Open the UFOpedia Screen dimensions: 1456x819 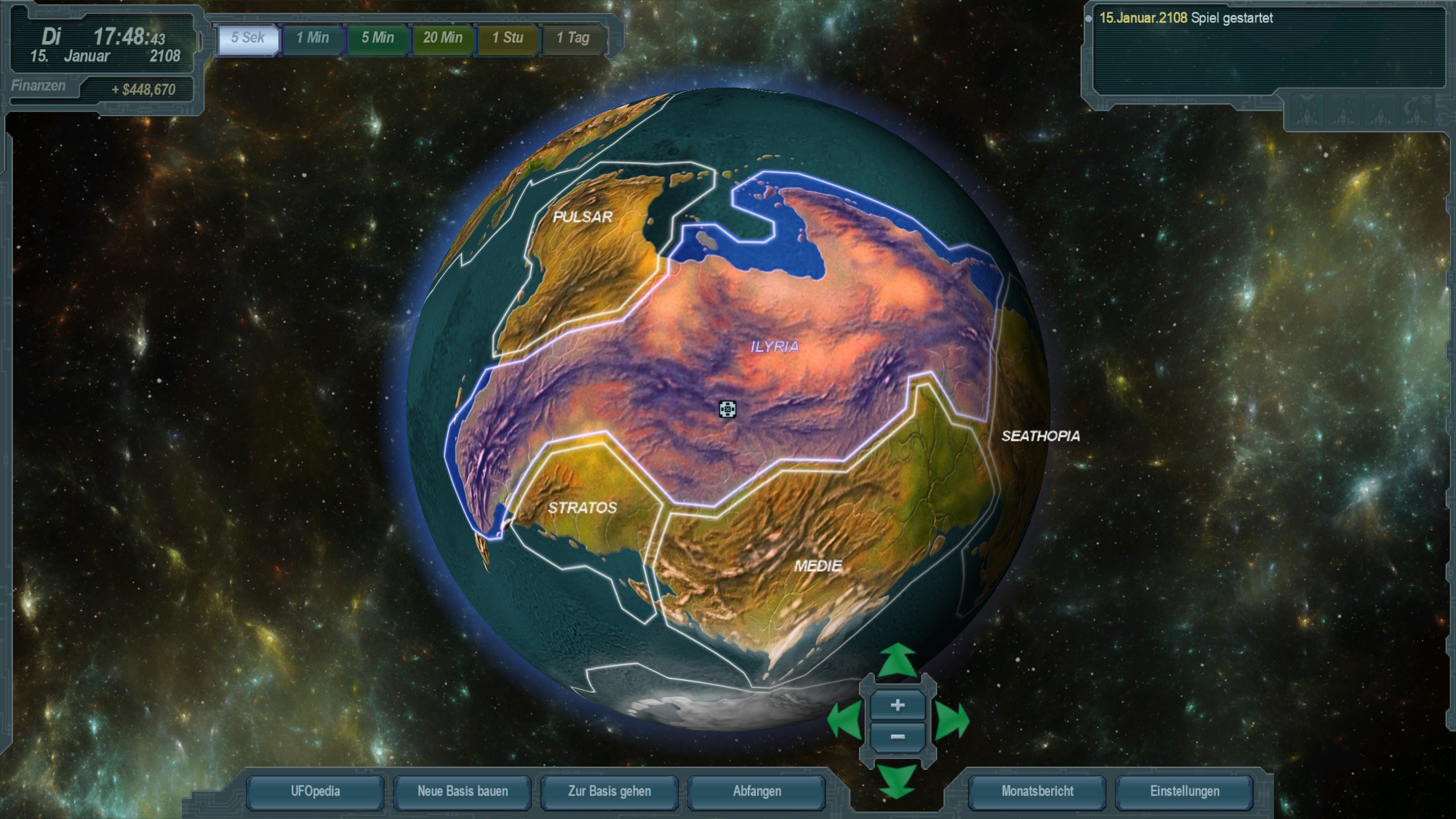coord(315,792)
